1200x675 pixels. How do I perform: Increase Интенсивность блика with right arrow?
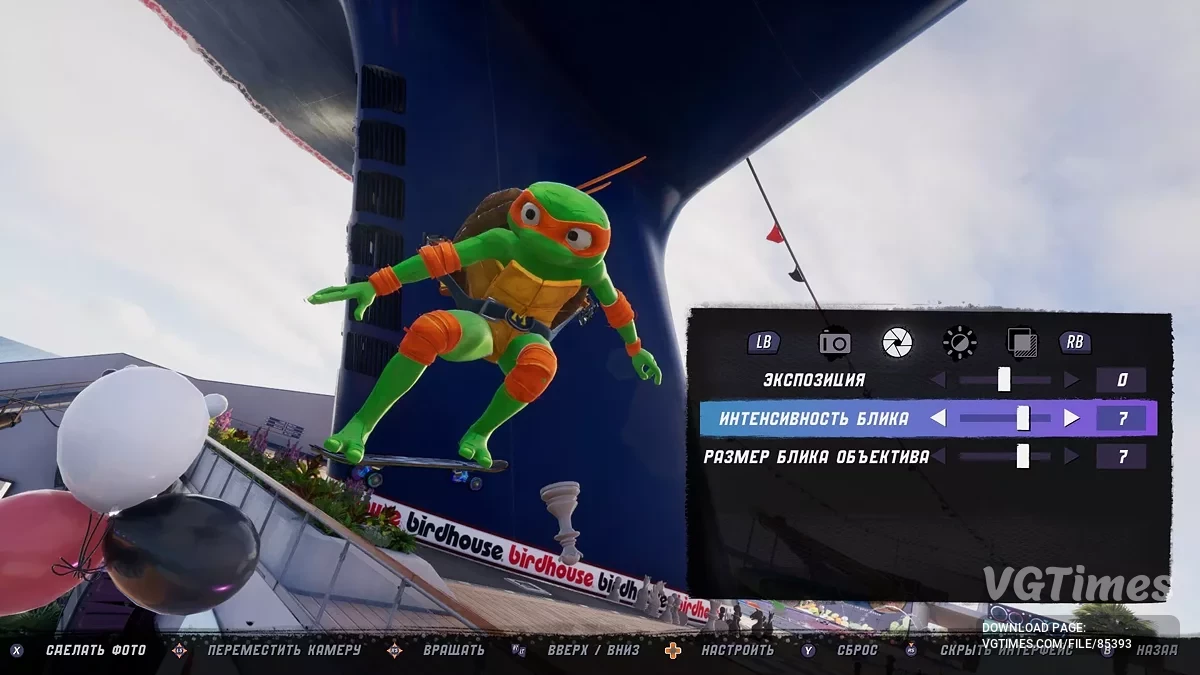click(x=1071, y=419)
